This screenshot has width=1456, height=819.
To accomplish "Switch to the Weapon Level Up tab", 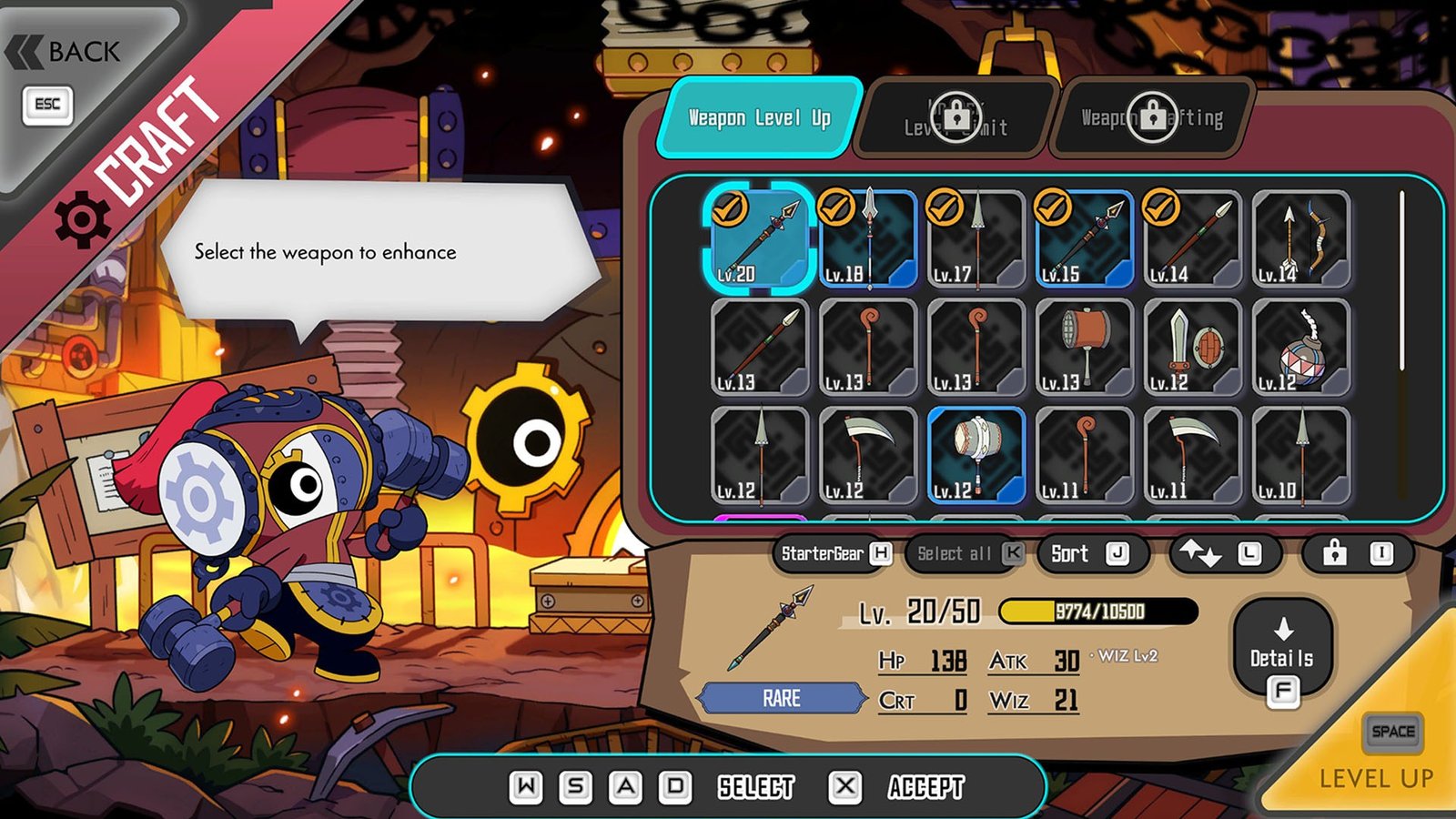I will (759, 117).
